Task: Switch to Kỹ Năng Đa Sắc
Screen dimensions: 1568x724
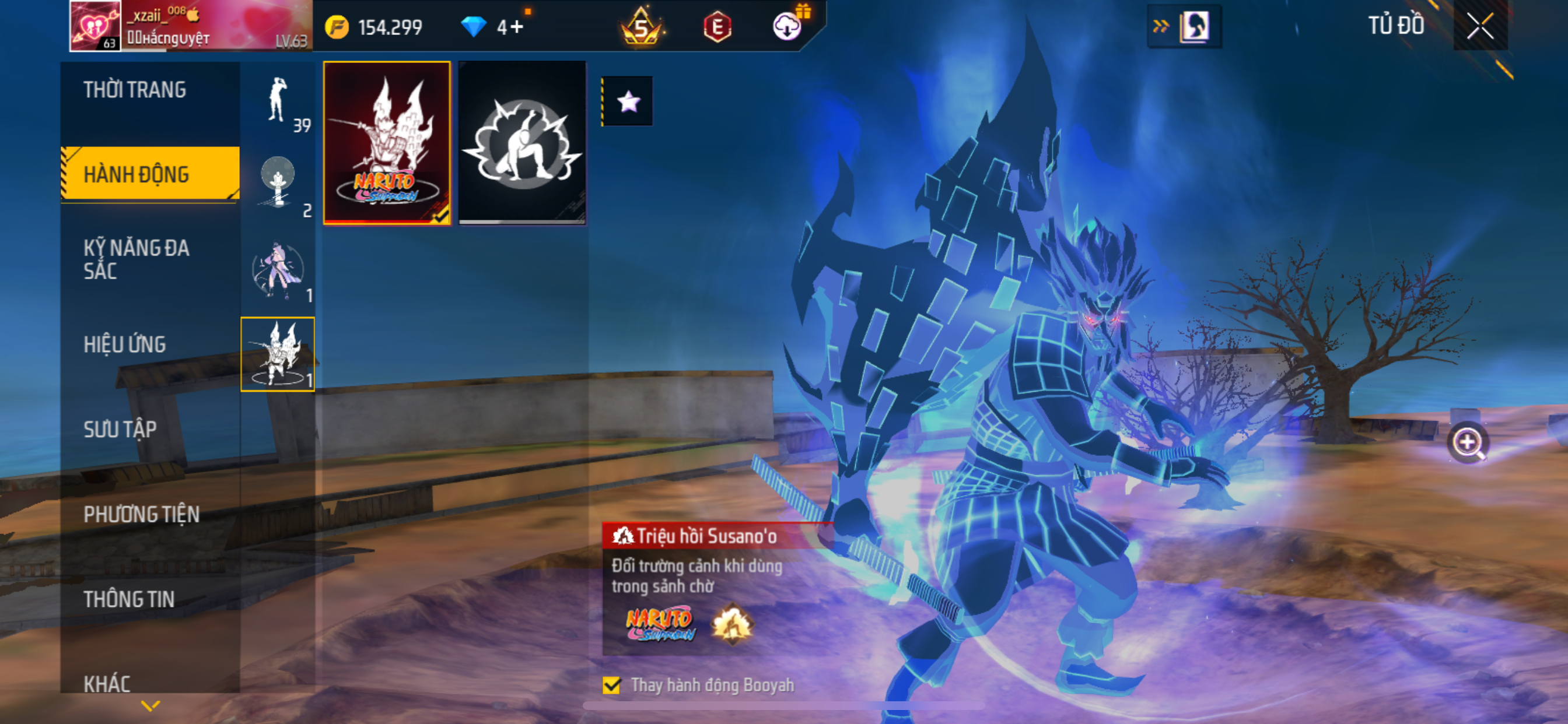Action: (136, 259)
